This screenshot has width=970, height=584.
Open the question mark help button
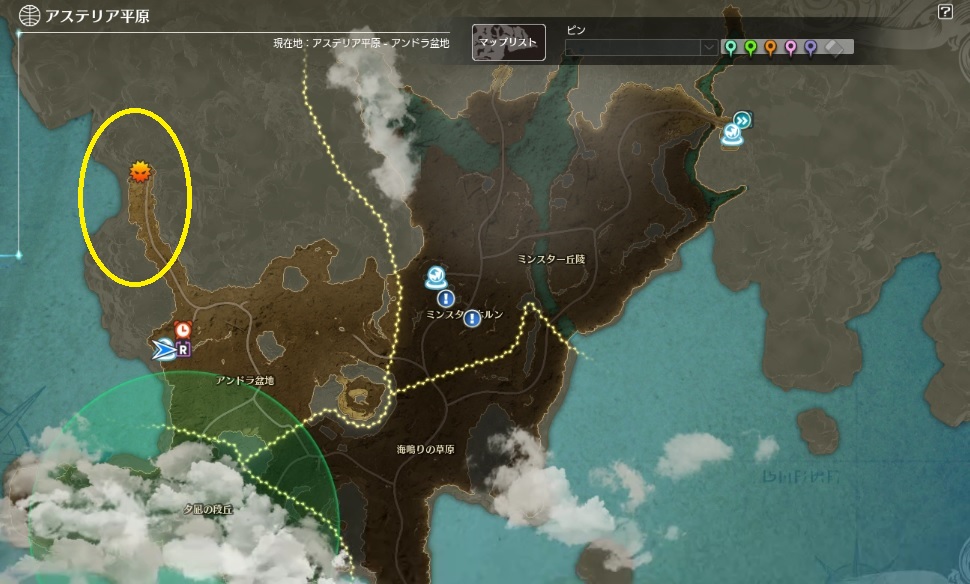pos(945,13)
